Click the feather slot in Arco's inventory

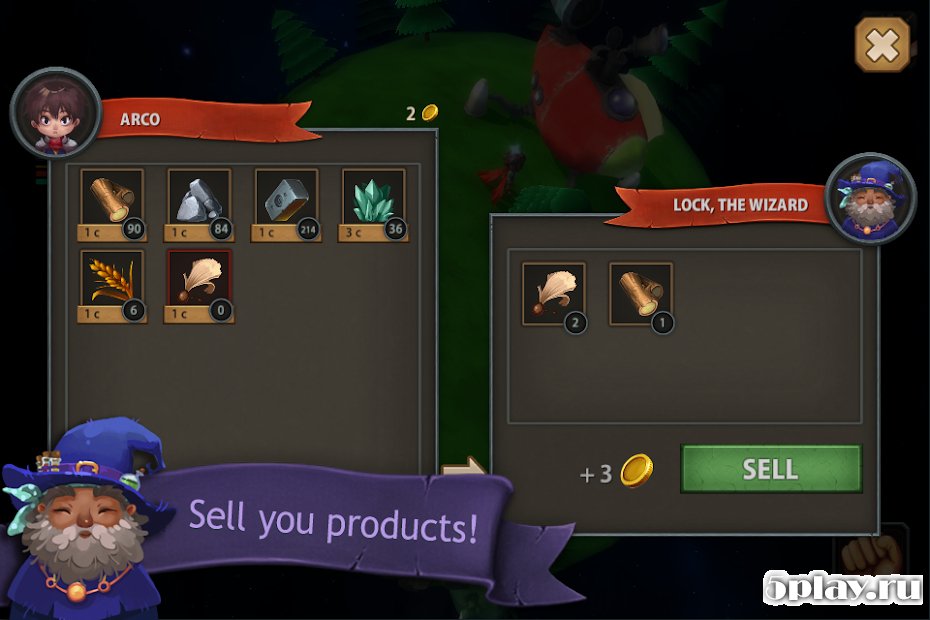(199, 283)
